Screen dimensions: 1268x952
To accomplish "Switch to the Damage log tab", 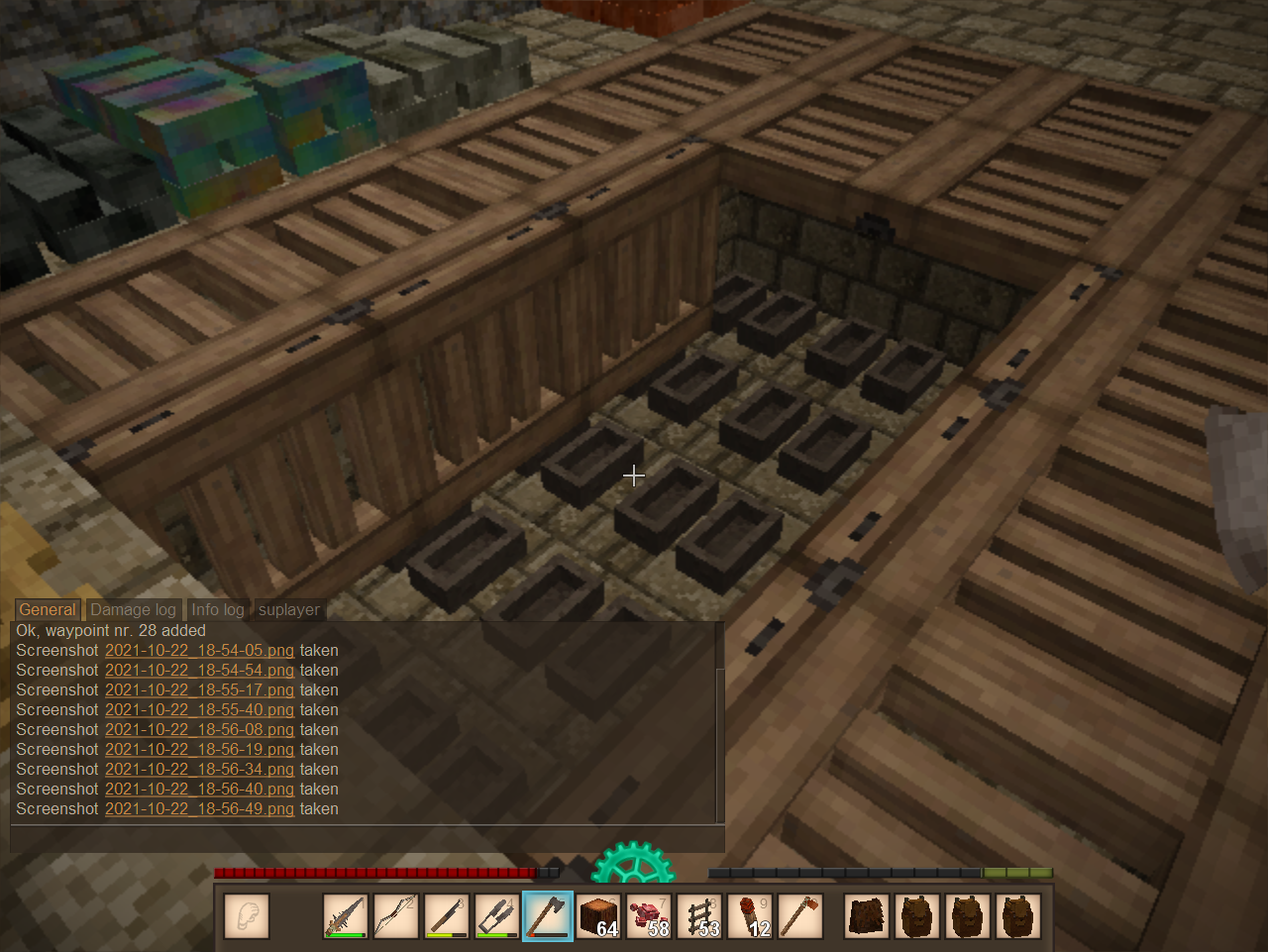I will pos(133,610).
